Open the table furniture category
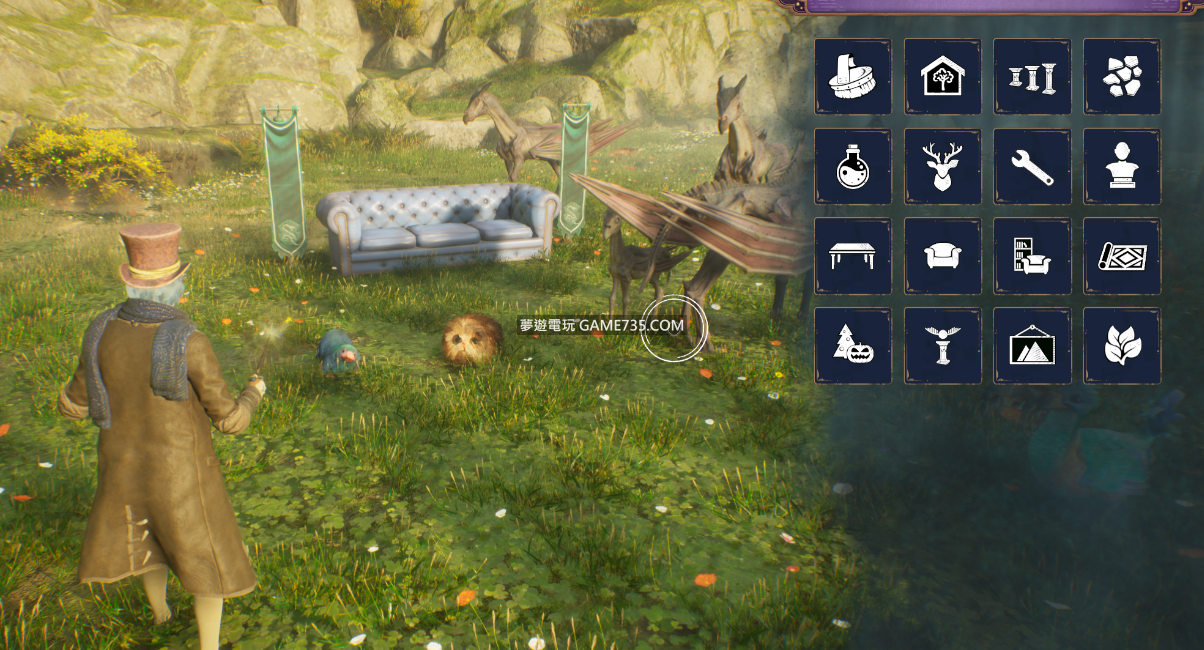This screenshot has height=650, width=1204. pos(853,256)
